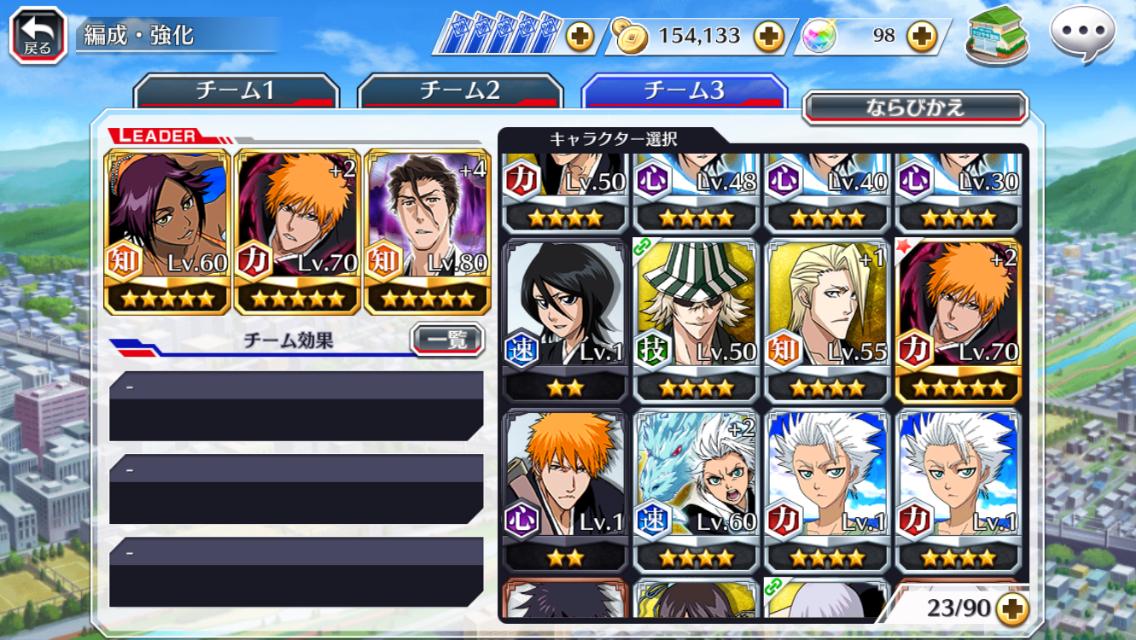
Task: Buy spirit orbs with the plus button
Action: tap(921, 37)
